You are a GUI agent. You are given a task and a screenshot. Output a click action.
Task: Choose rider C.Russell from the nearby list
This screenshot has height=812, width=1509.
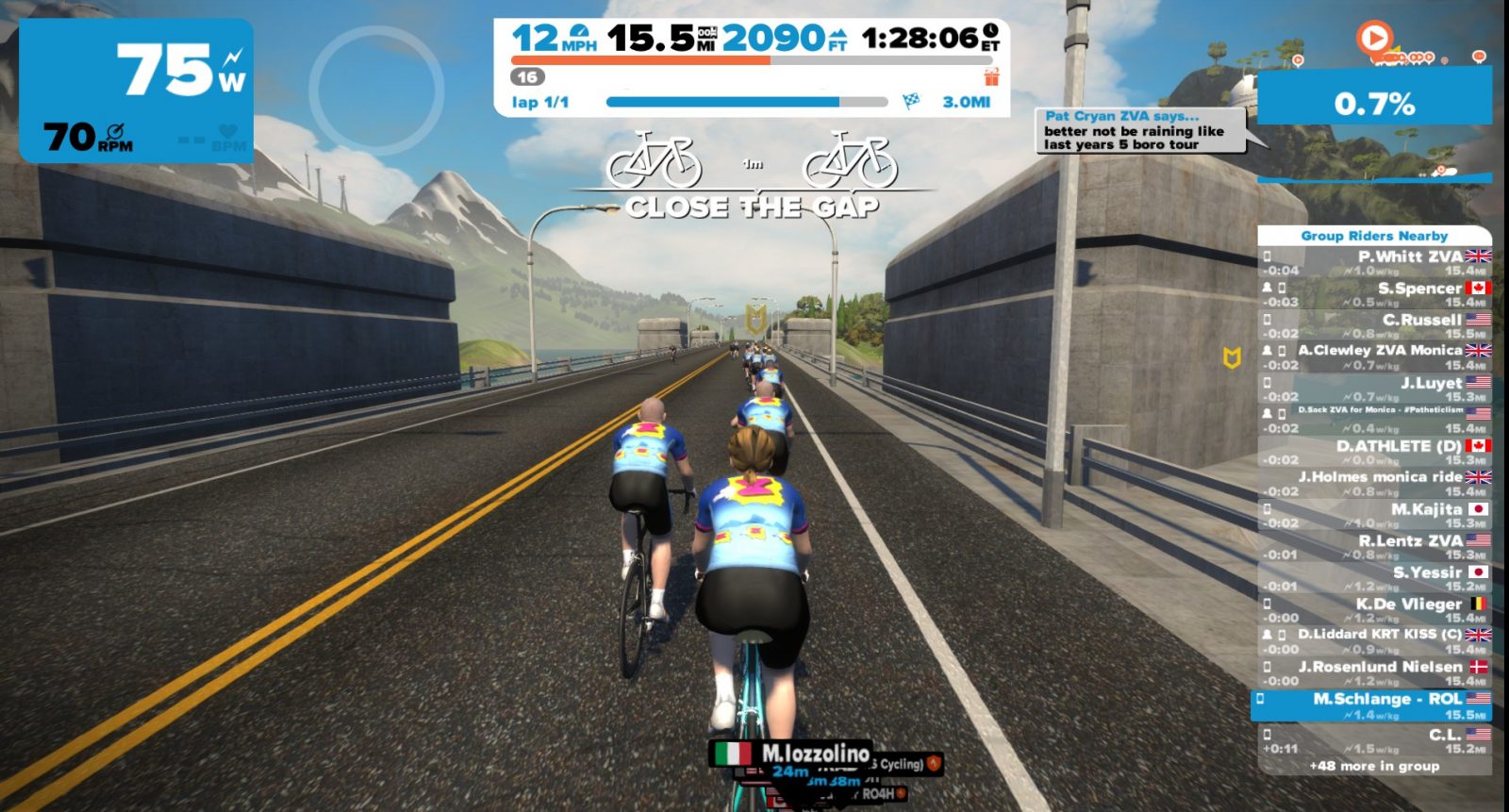[x=1375, y=325]
